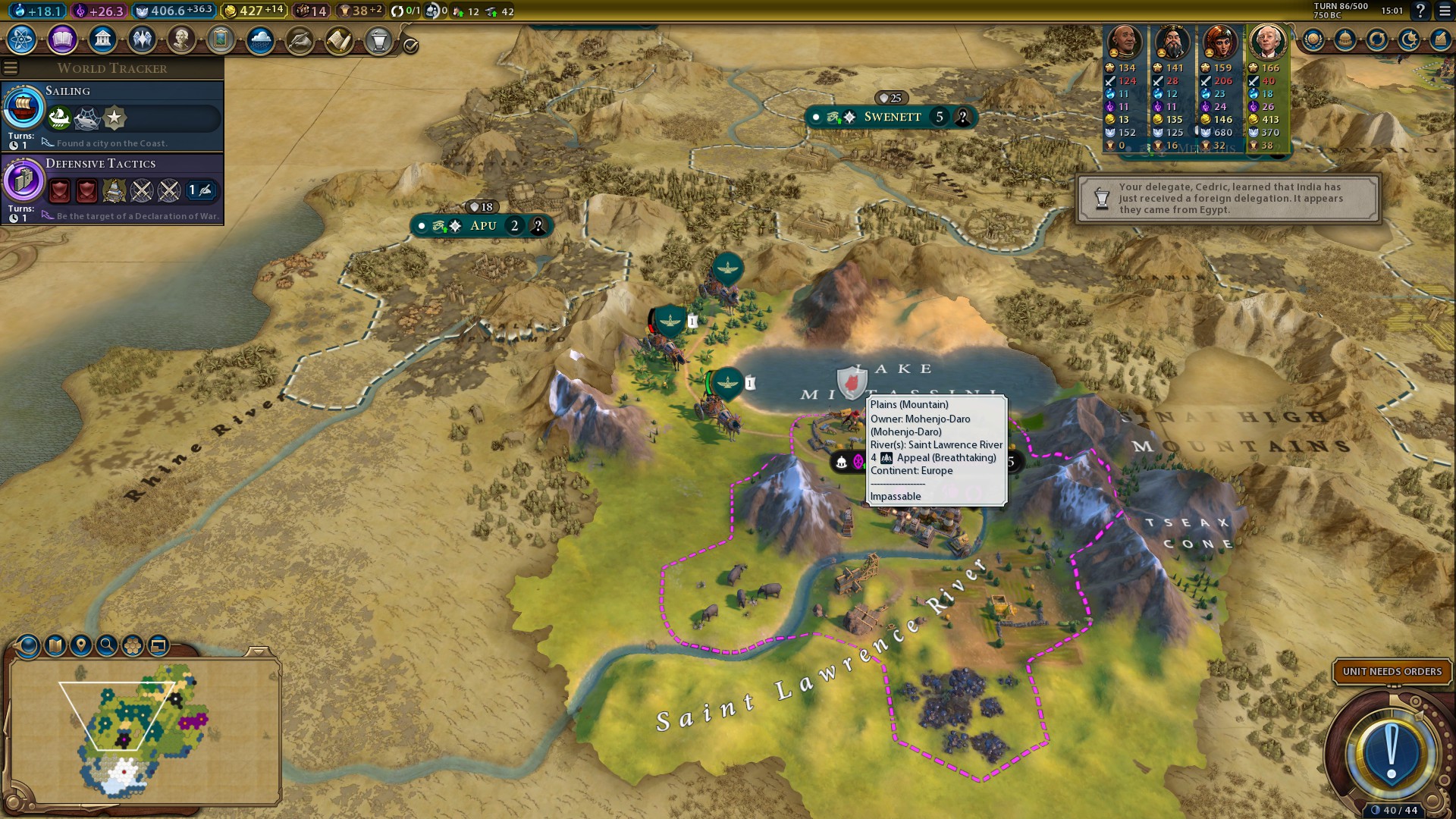Open the map search magnifier tool
The height and width of the screenshot is (819, 1456).
coord(107,645)
